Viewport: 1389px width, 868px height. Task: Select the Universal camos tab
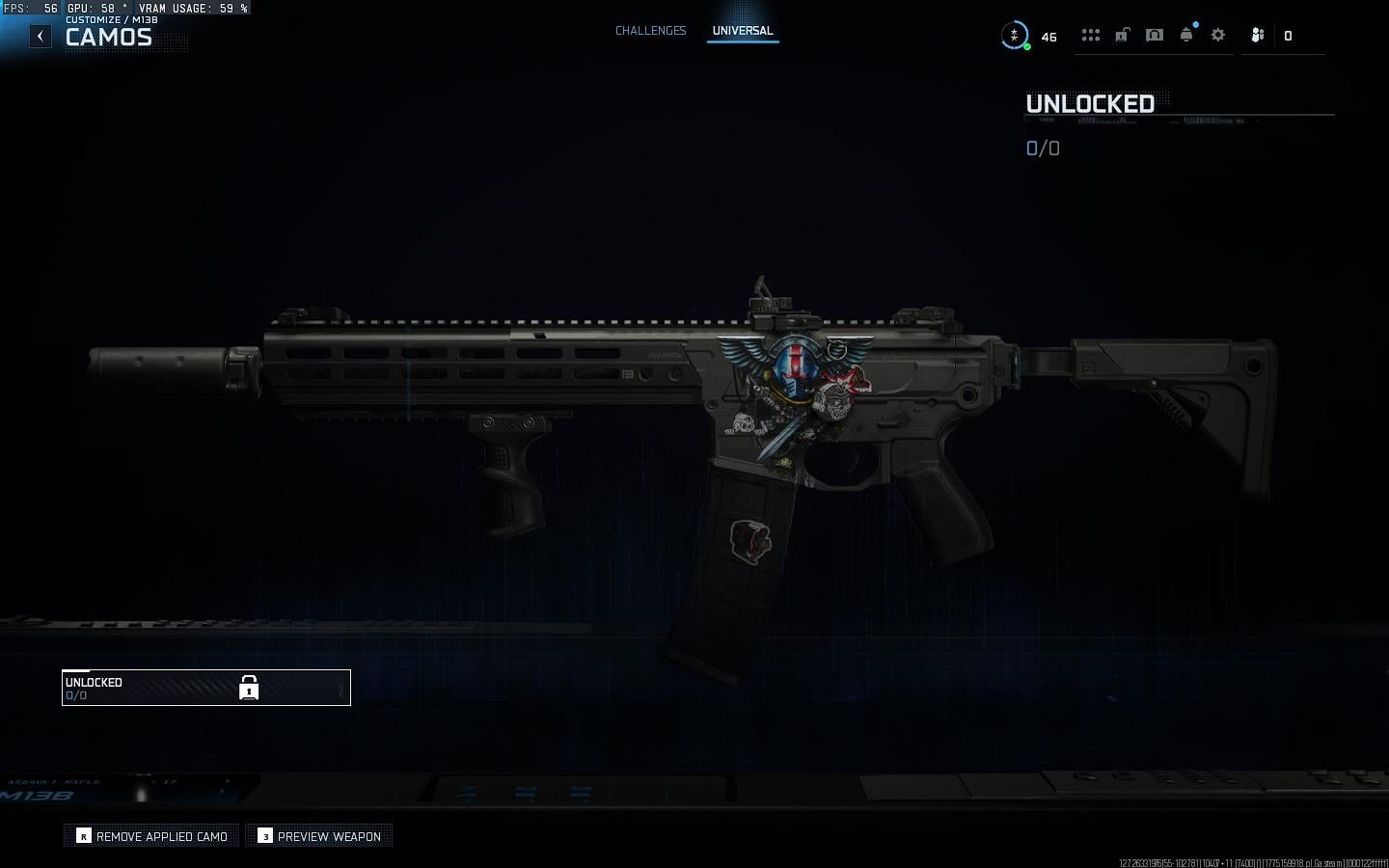point(742,31)
